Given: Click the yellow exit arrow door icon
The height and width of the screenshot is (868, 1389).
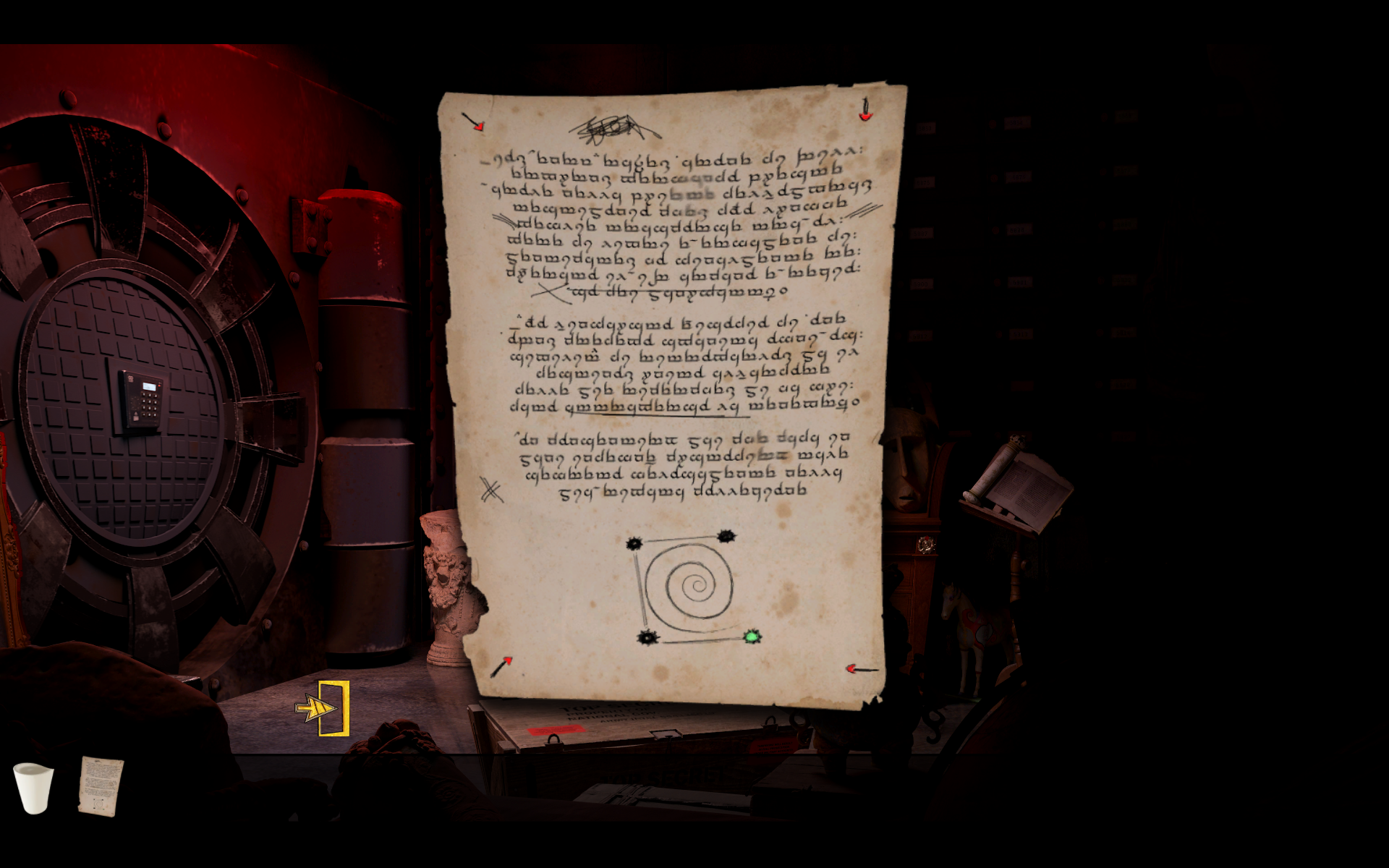Looking at the screenshot, I should coord(324,708).
